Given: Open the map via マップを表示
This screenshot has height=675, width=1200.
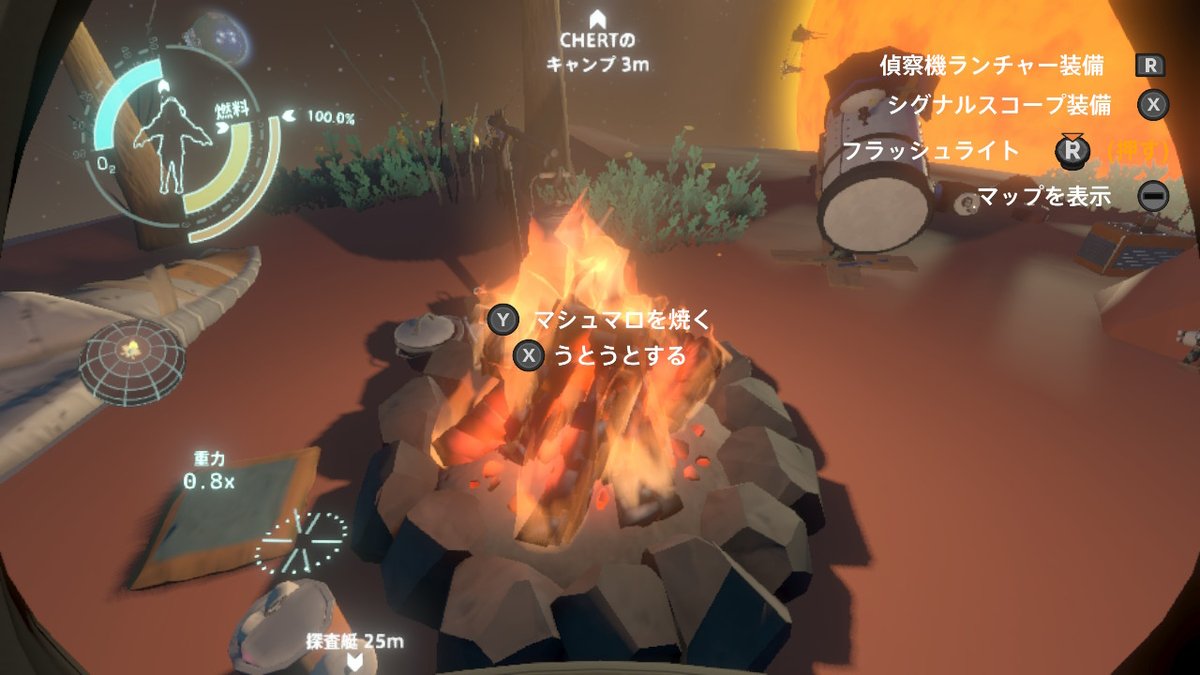Looking at the screenshot, I should pos(1044,196).
